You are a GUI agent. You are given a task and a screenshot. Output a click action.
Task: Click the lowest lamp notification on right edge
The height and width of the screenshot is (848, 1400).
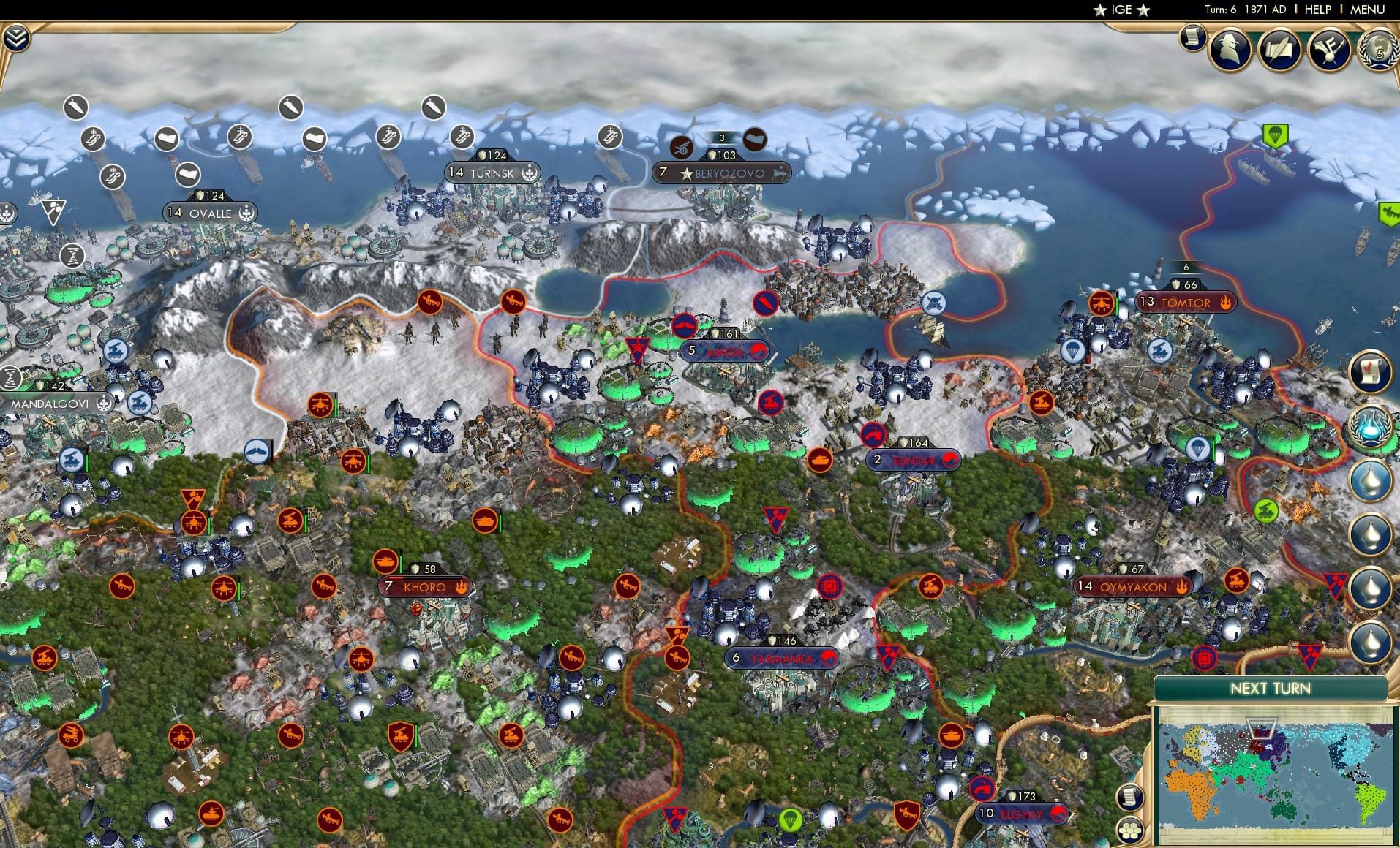click(1369, 642)
